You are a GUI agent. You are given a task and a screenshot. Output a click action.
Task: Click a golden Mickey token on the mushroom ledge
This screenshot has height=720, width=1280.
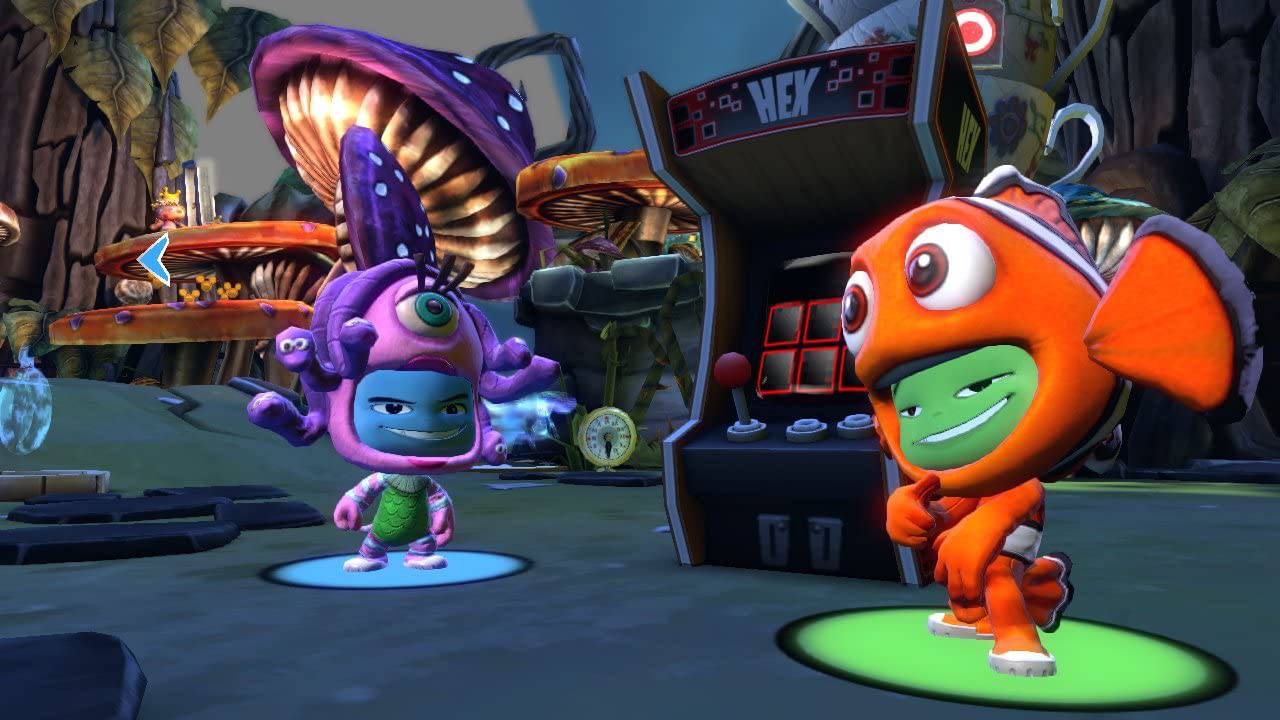207,283
